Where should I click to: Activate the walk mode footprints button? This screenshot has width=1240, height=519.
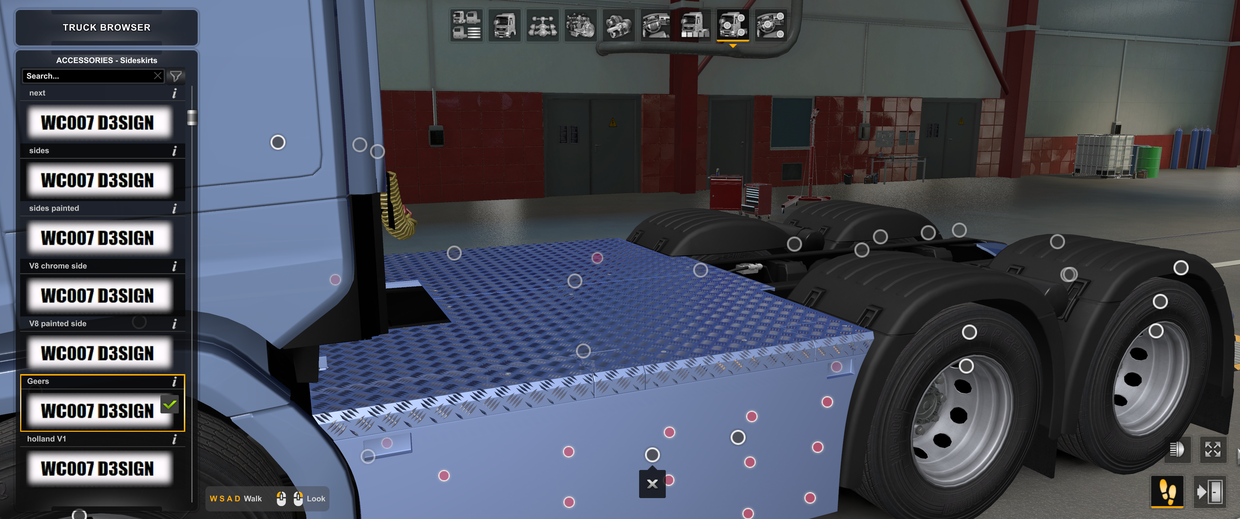pyautogui.click(x=1167, y=491)
